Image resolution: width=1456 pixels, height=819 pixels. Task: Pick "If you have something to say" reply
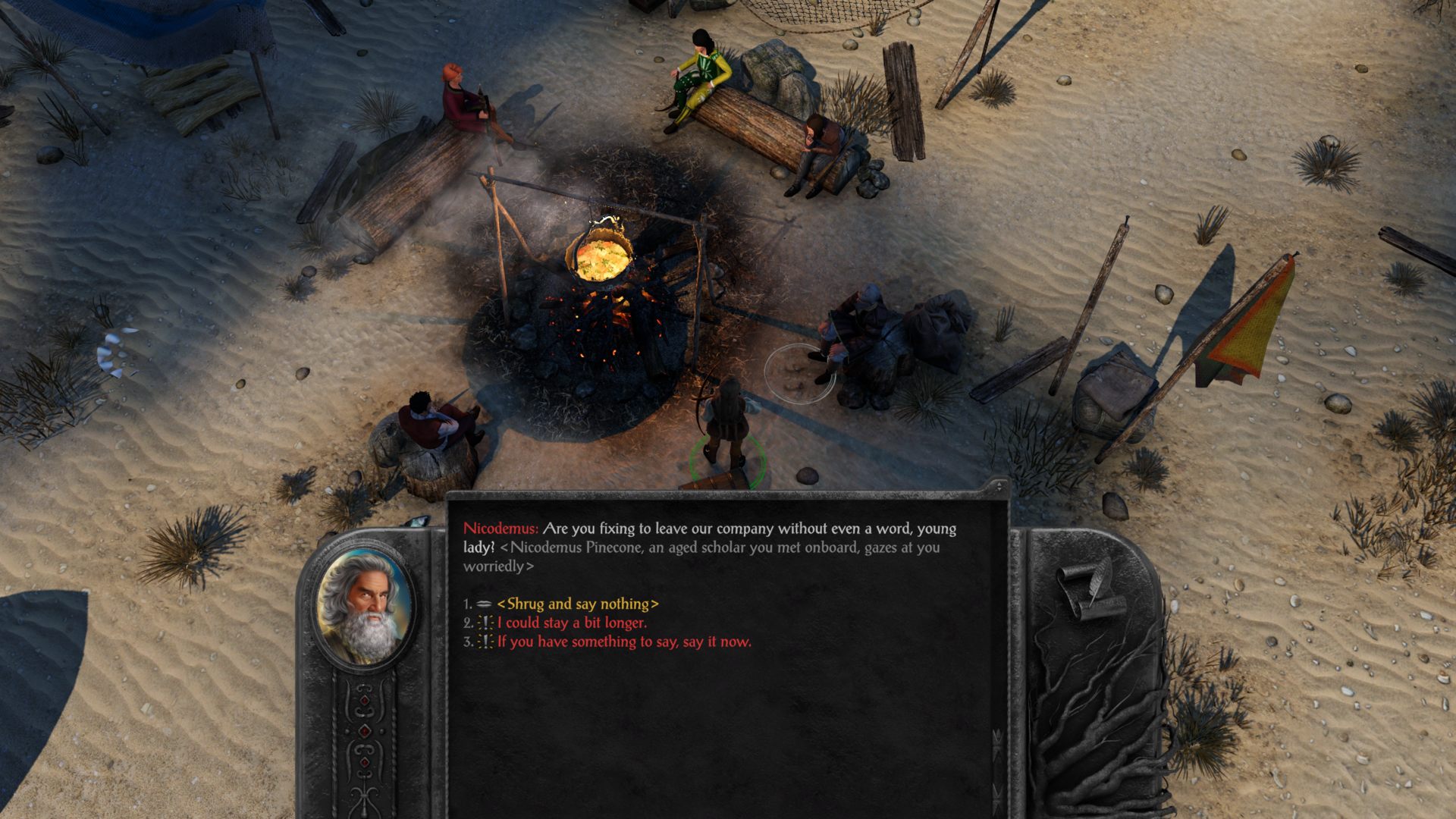pyautogui.click(x=623, y=642)
